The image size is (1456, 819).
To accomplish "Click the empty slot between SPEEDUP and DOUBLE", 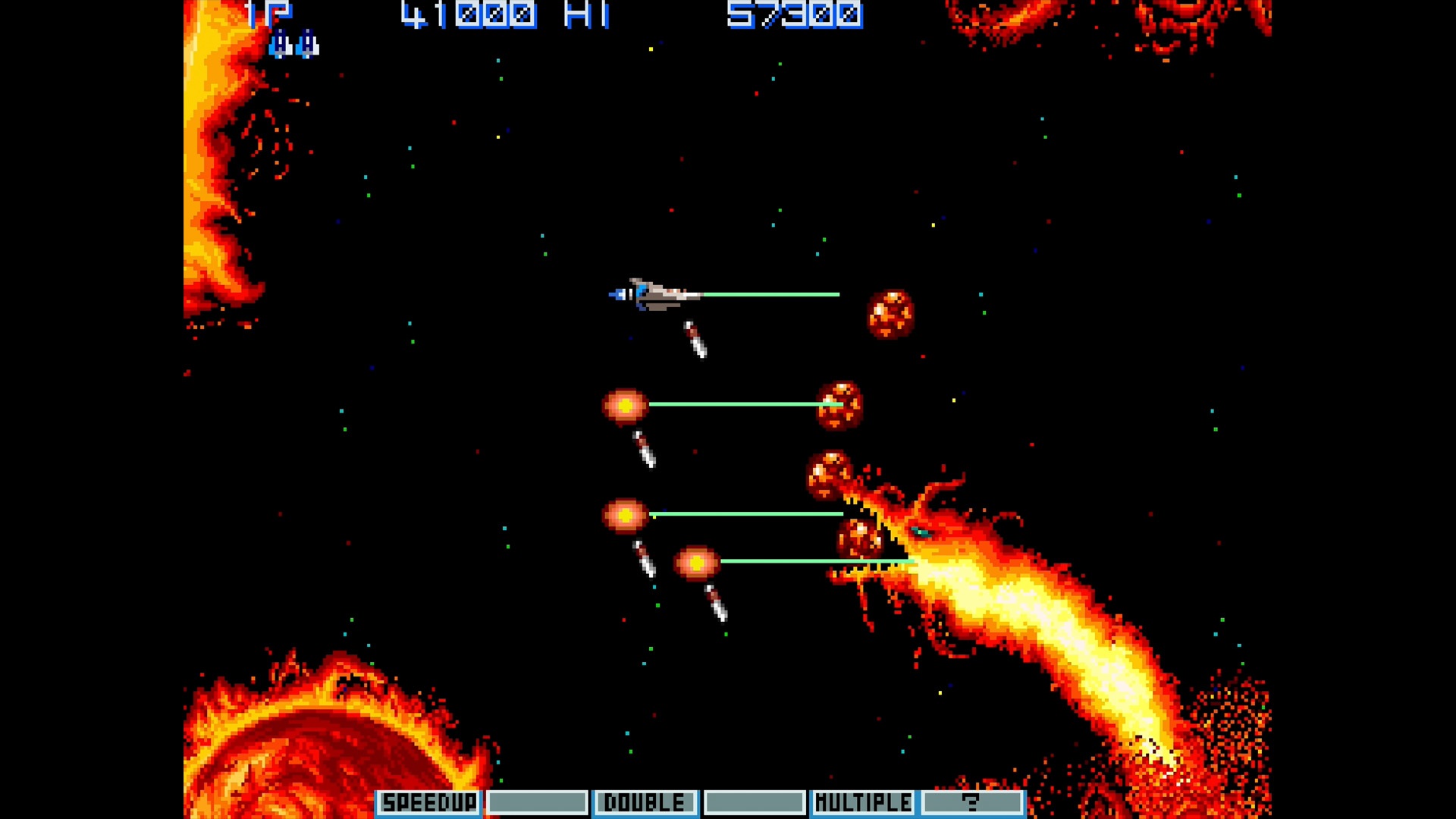I will coord(538,802).
